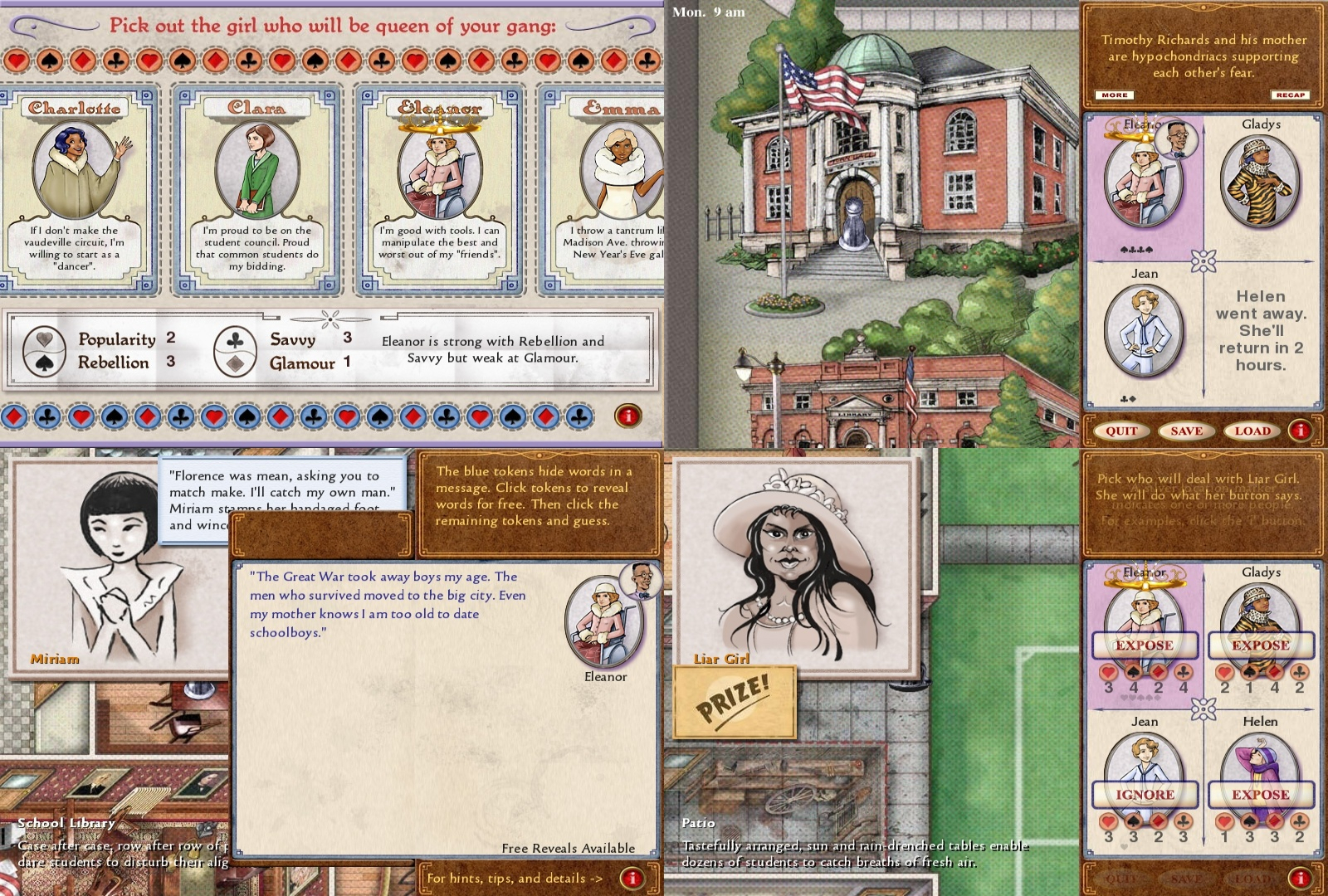Pick the Charlotte card as gang queen

tap(76, 189)
